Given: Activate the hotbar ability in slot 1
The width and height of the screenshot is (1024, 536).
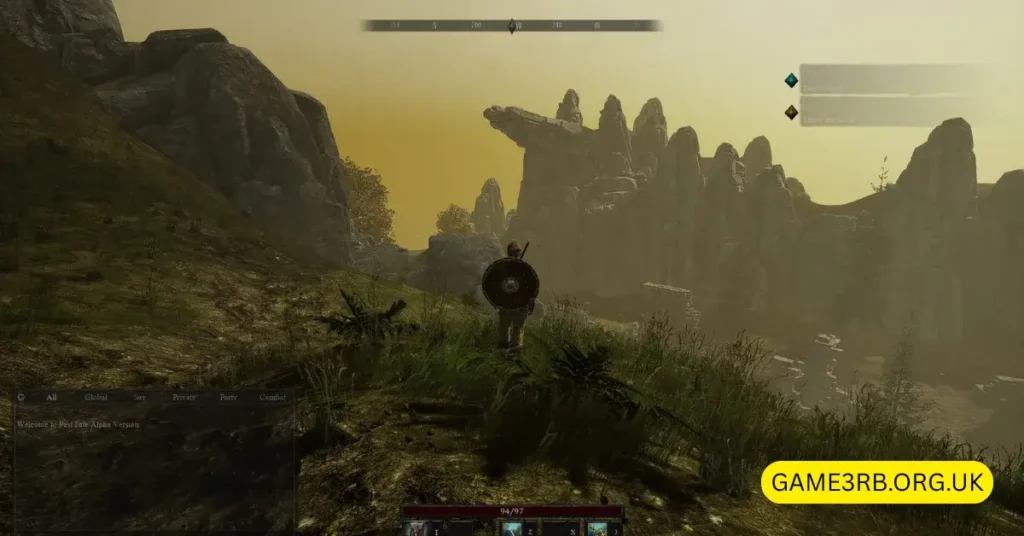Looking at the screenshot, I should click(416, 528).
